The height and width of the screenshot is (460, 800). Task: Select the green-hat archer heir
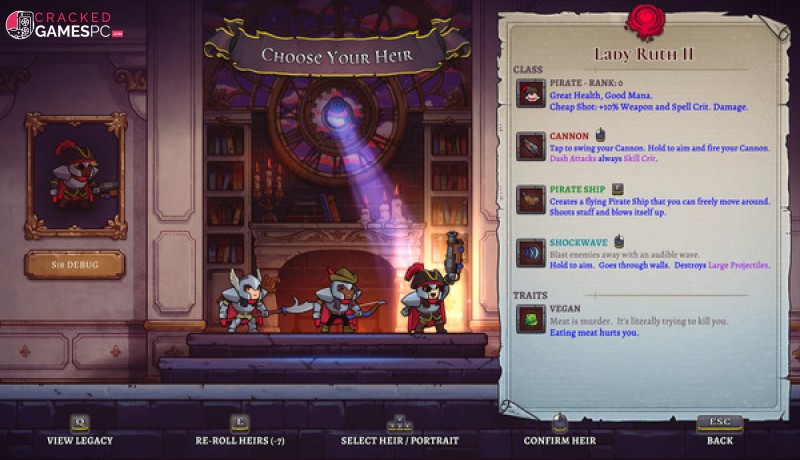click(x=337, y=299)
